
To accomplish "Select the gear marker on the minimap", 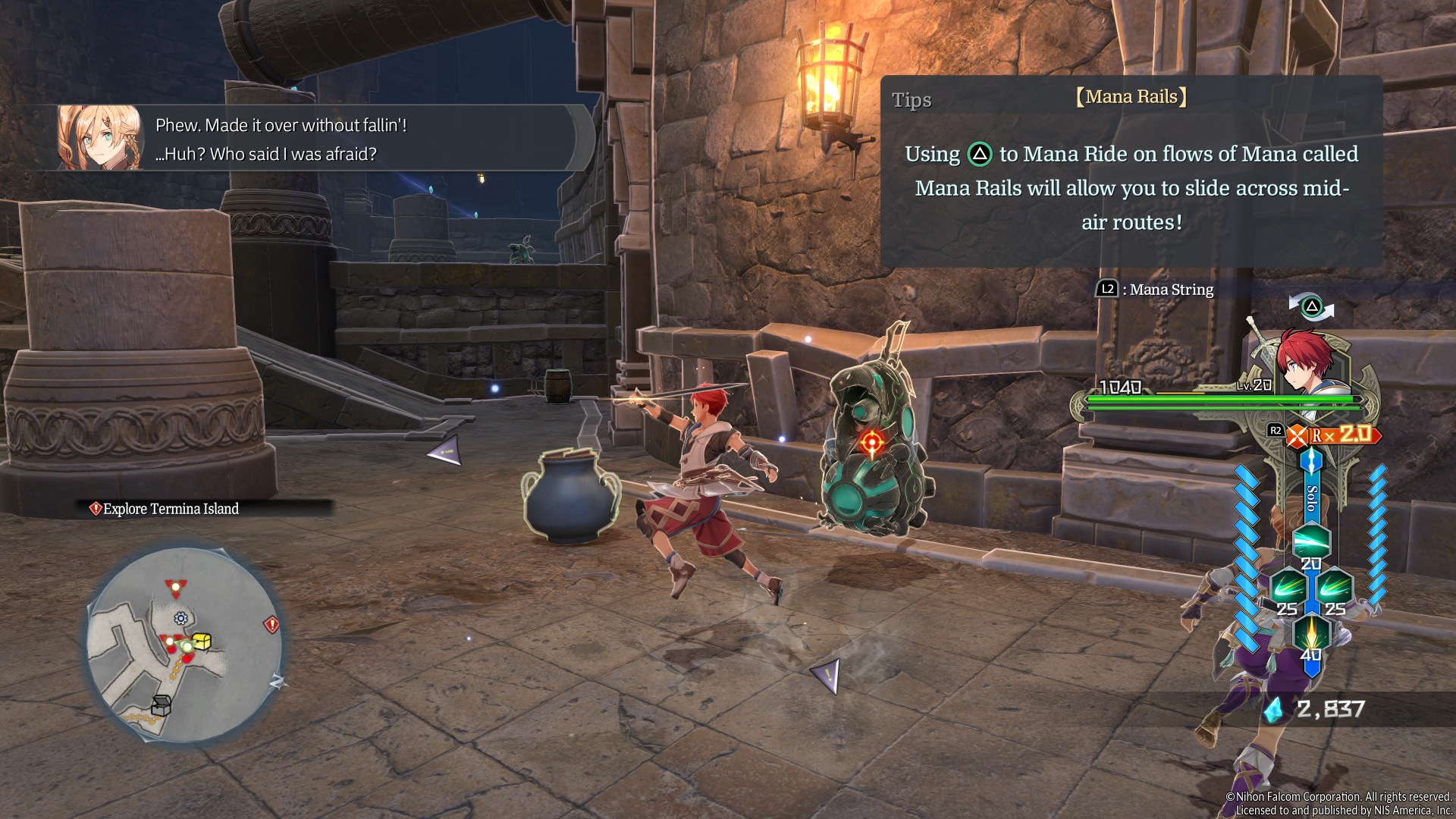I will pyautogui.click(x=180, y=618).
